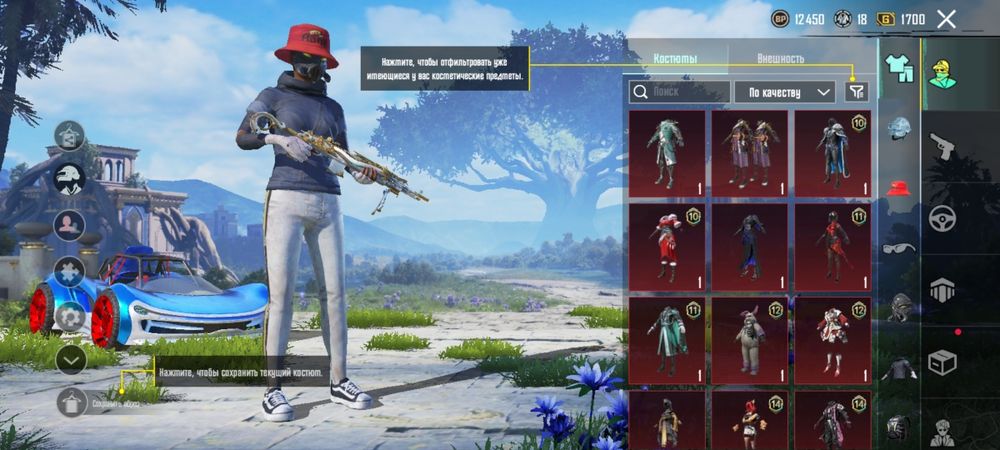The width and height of the screenshot is (1000, 450).
Task: Click the G gold currency icon
Action: click(885, 19)
